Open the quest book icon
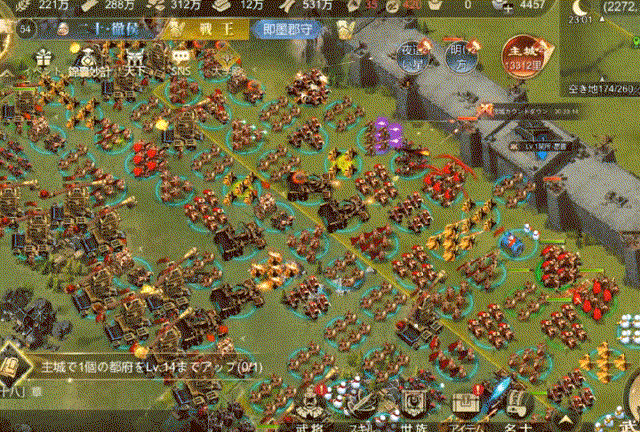This screenshot has height=432, width=640. [13, 364]
